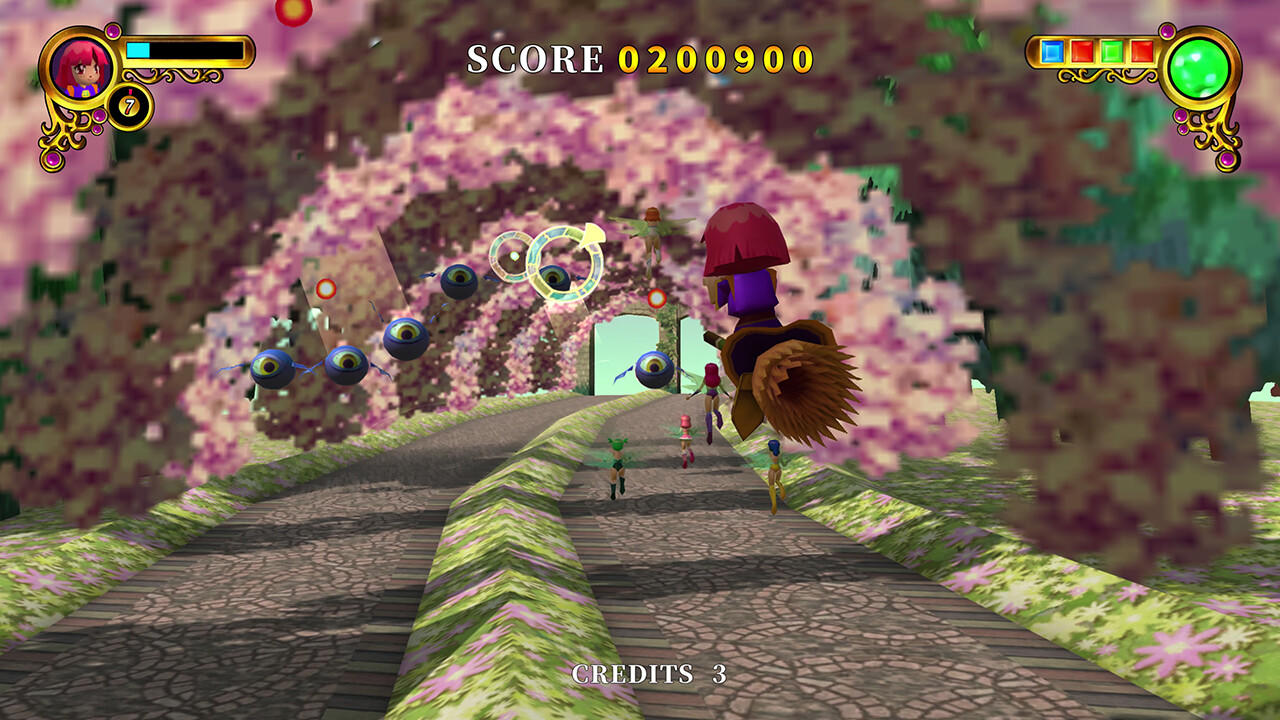Image resolution: width=1280 pixels, height=720 pixels.
Task: Click the purple gem above the green orb
Action: pos(1165,30)
